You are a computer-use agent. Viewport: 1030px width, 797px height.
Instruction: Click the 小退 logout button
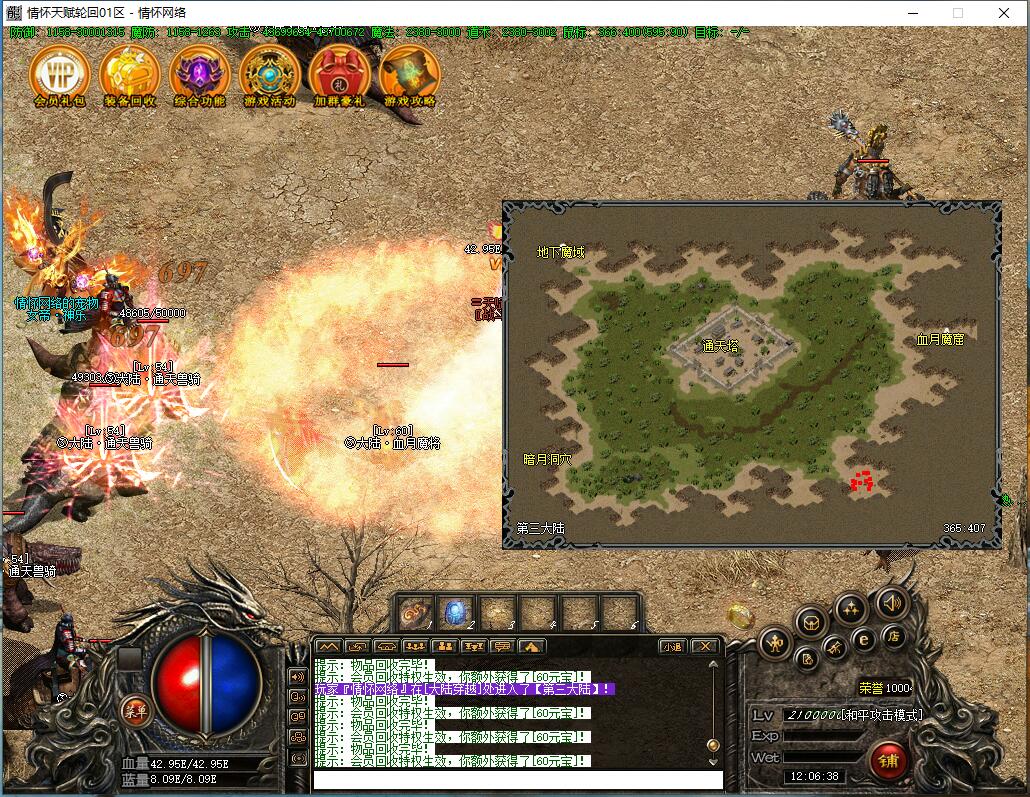672,646
